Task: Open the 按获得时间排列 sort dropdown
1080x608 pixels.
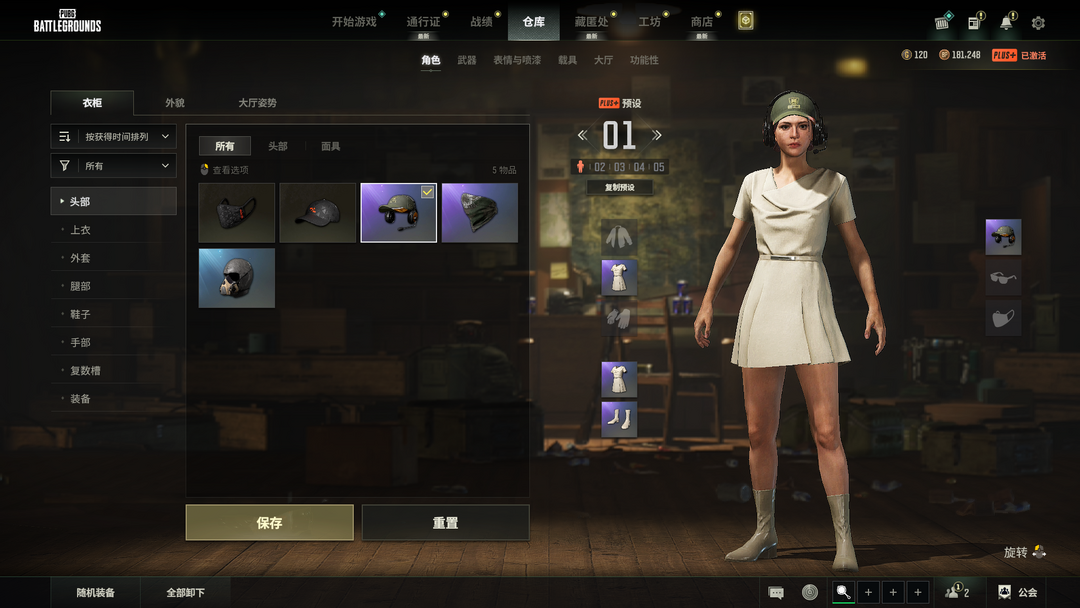Action: pos(114,136)
